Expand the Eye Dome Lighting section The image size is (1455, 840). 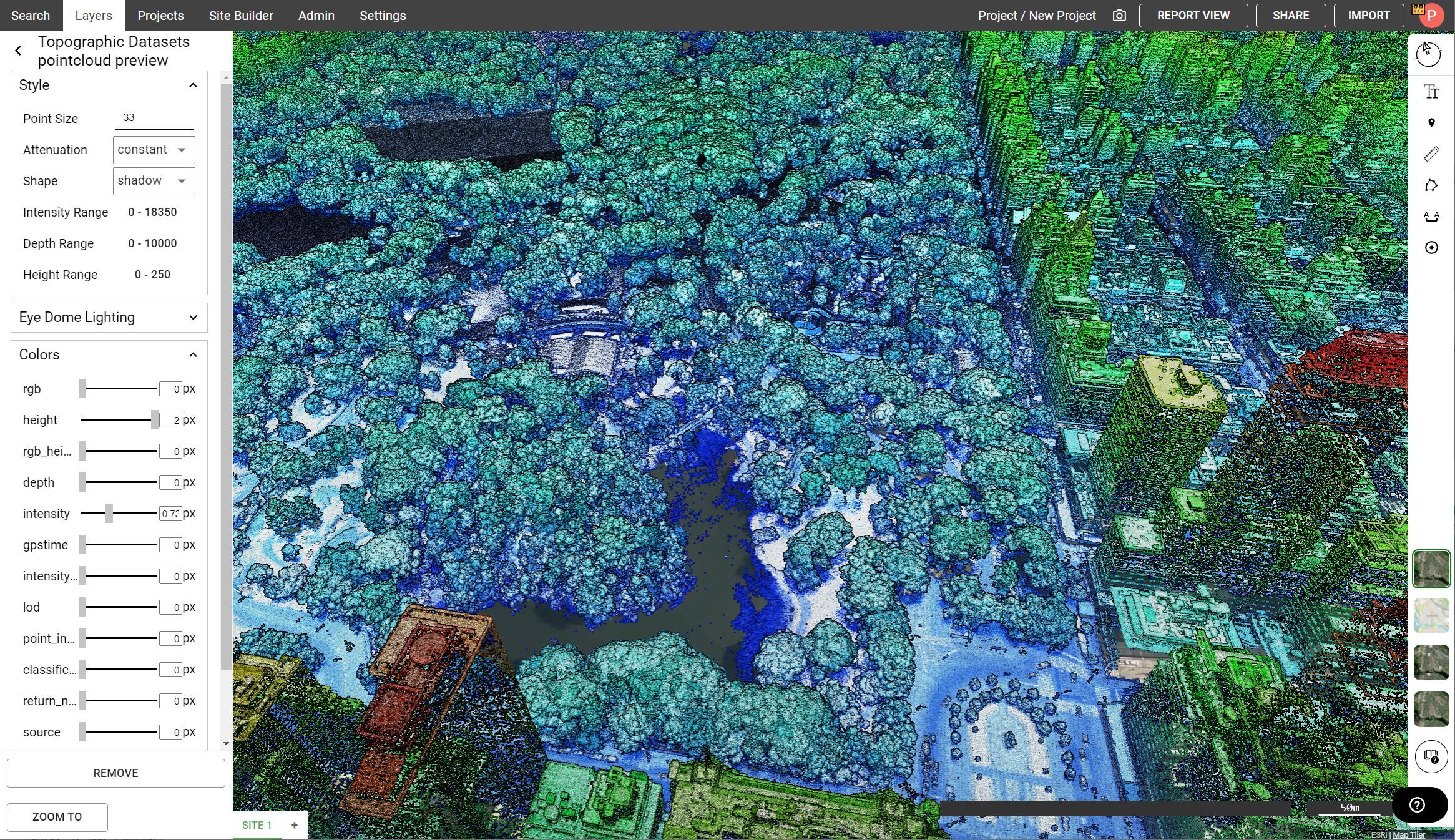(x=193, y=317)
